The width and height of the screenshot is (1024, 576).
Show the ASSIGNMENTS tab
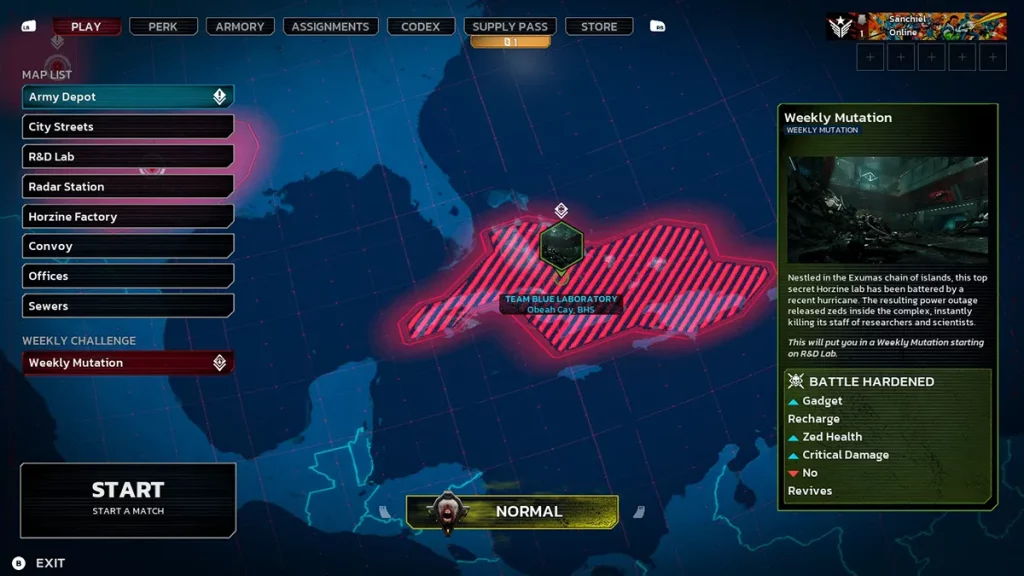coord(330,27)
